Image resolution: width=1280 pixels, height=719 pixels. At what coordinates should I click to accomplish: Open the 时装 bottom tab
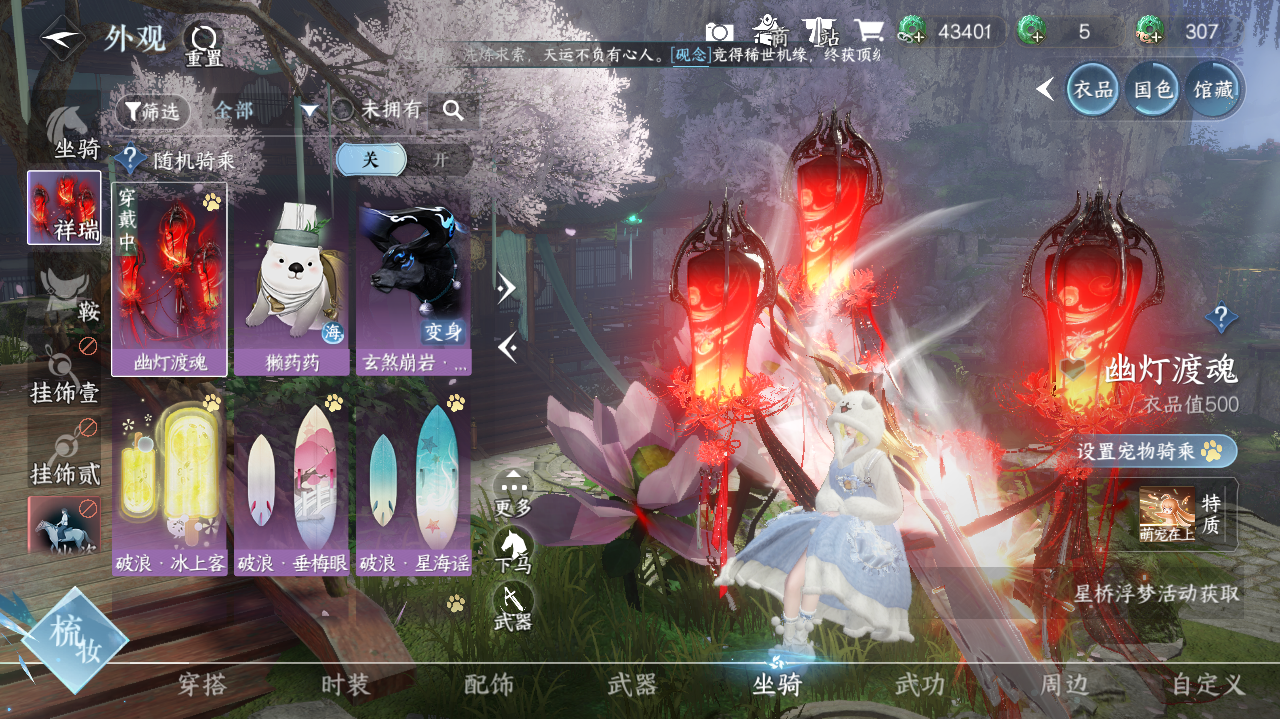[x=345, y=685]
